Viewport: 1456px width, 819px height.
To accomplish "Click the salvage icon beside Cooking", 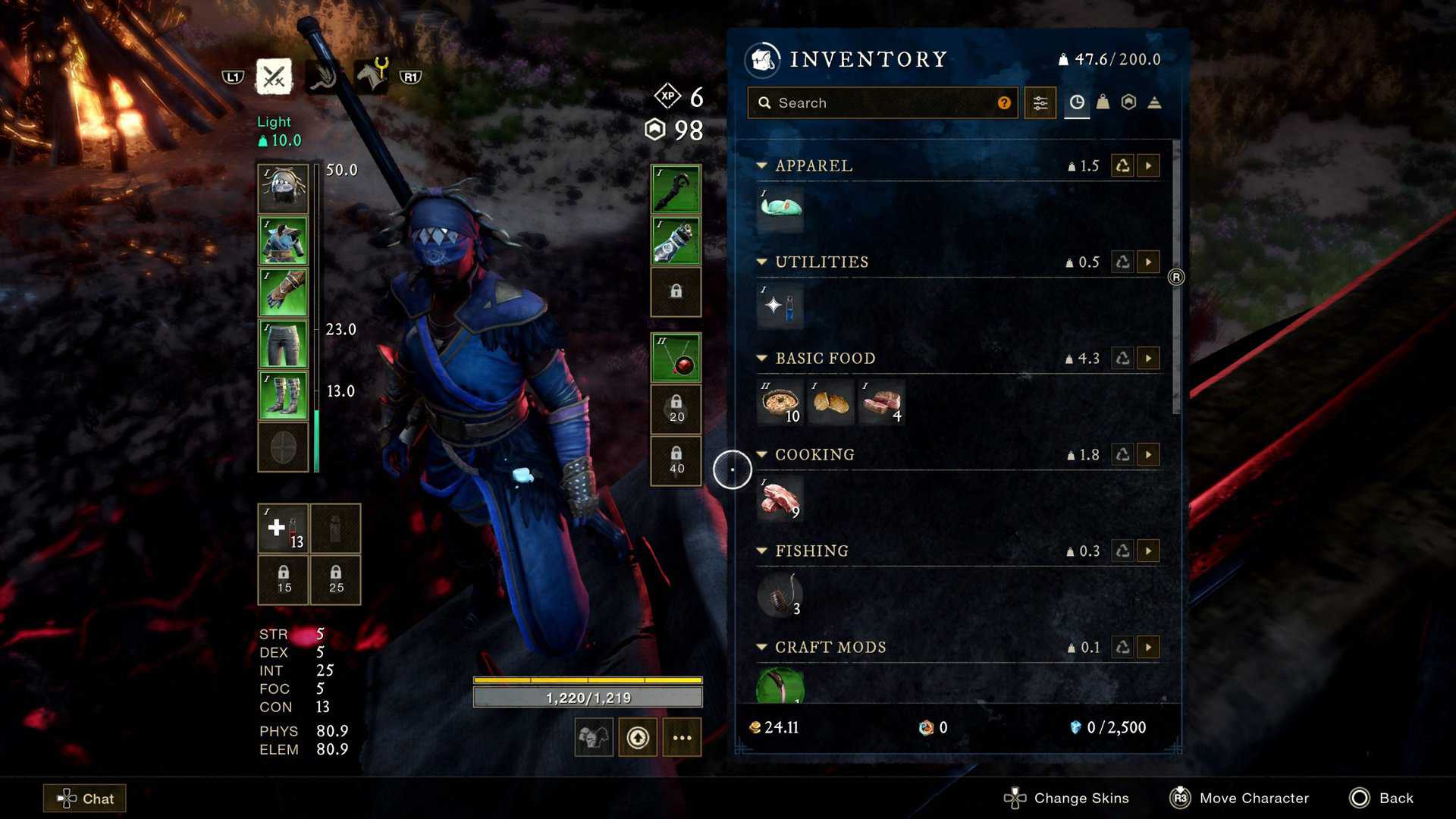I will click(1121, 454).
